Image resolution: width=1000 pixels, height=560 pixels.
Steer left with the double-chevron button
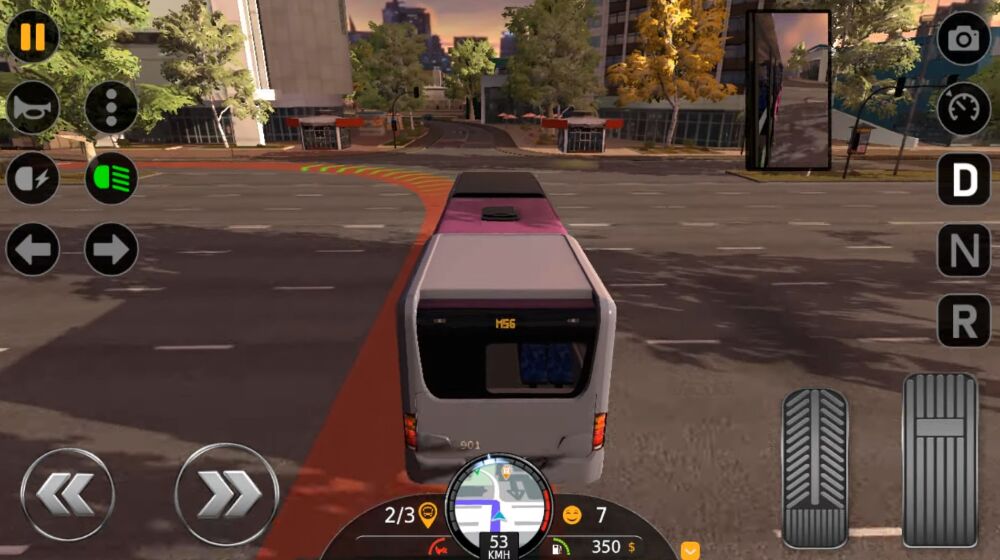(x=67, y=494)
